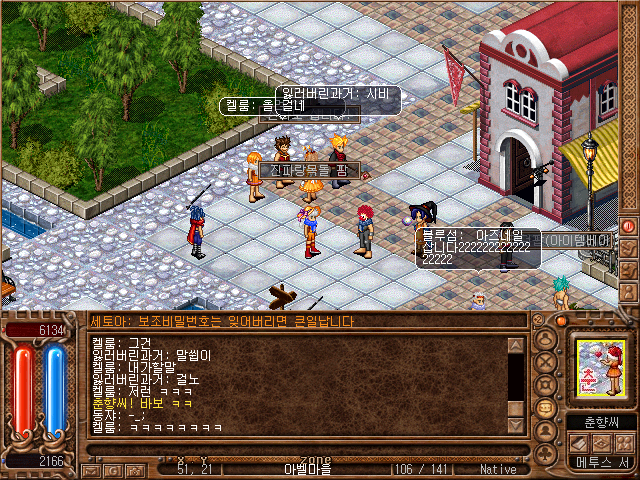Click the red round button on side panel

629,226
